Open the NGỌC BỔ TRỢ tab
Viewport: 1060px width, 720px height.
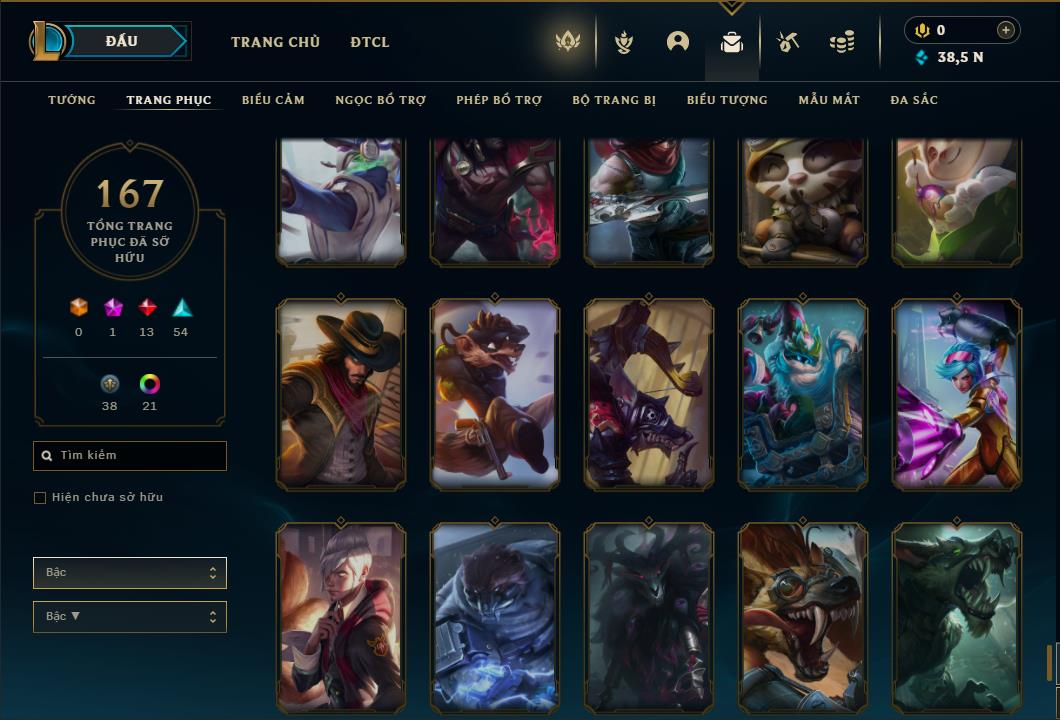pos(380,100)
